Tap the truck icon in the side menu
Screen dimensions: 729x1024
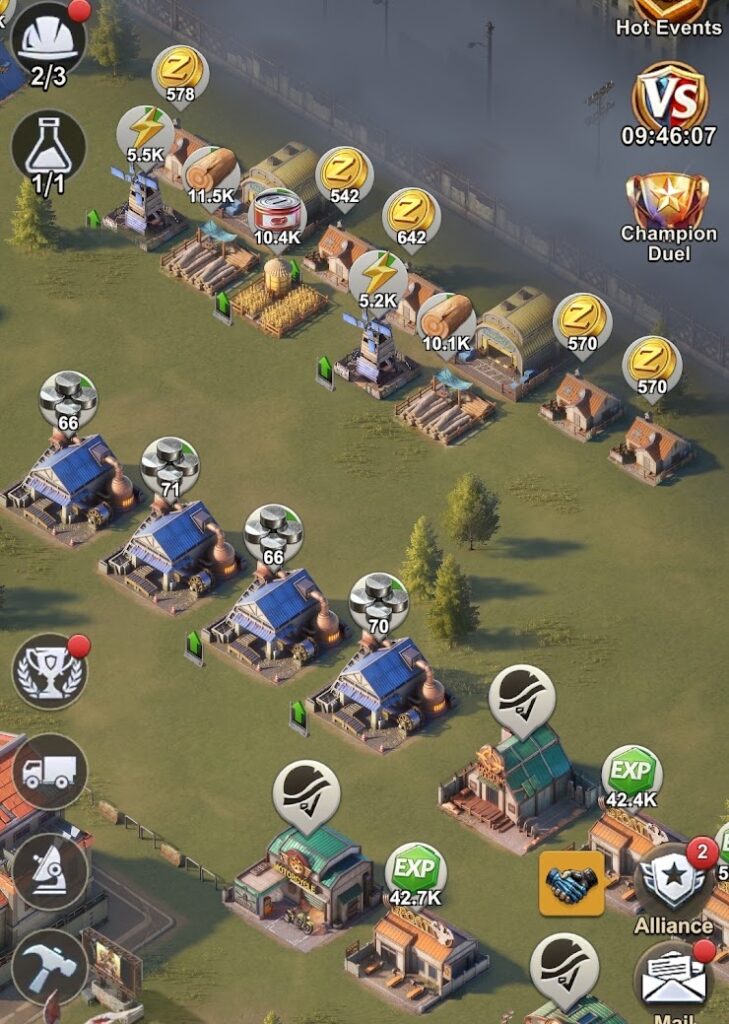coord(49,771)
